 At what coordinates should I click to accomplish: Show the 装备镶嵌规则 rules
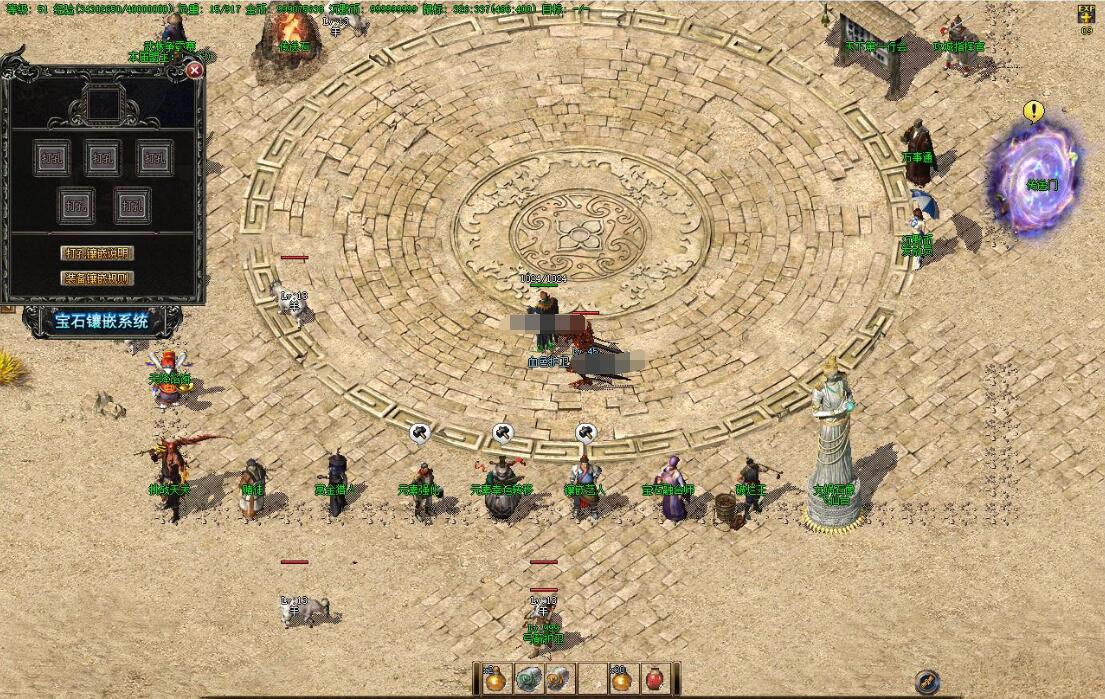point(97,278)
